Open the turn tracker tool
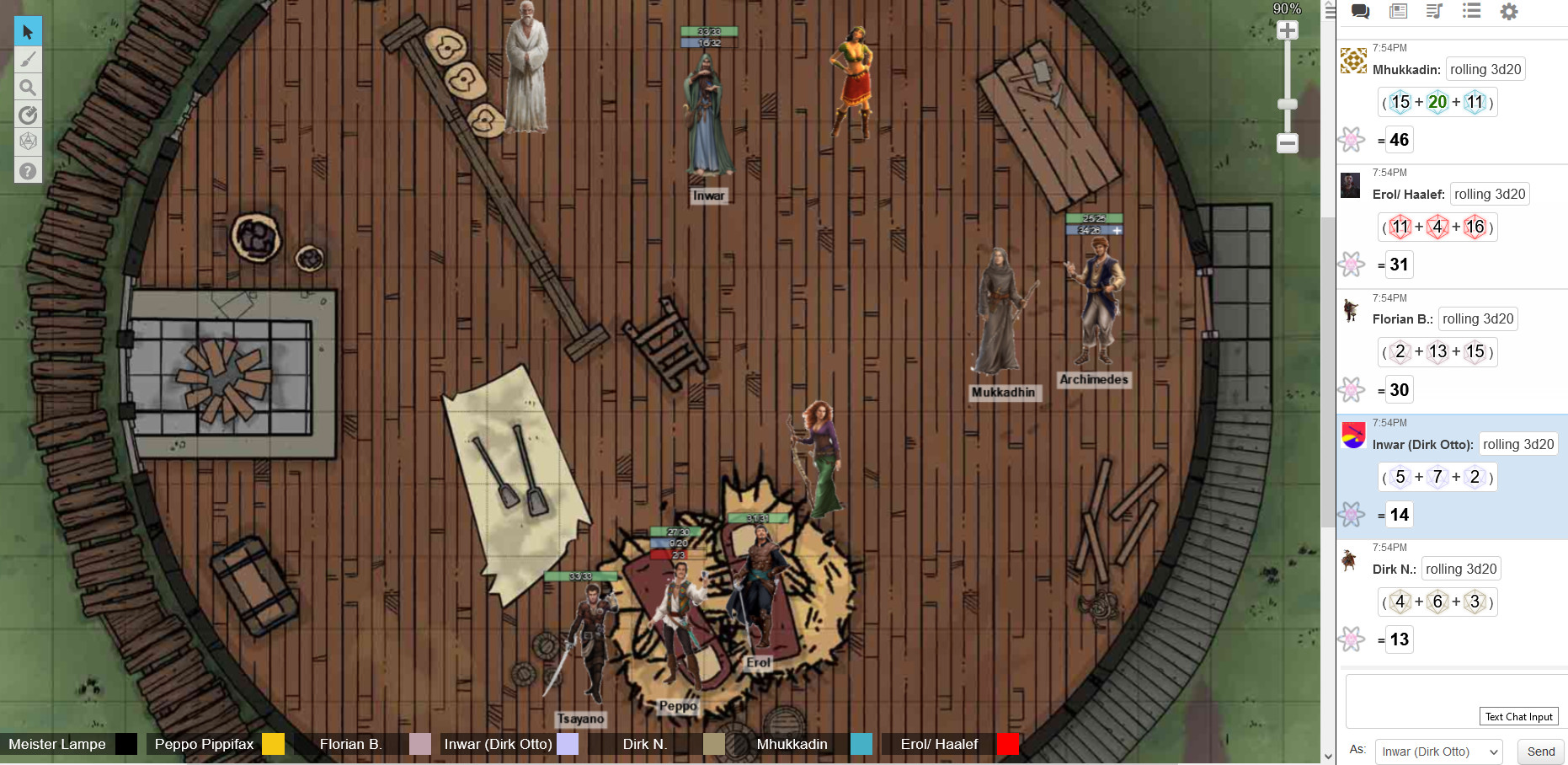 click(x=28, y=115)
